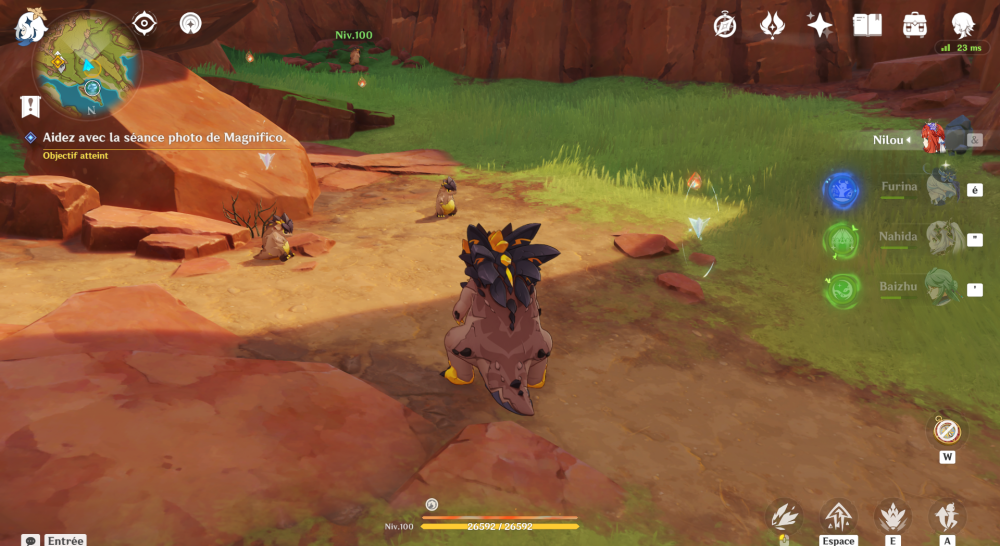Open the circular minimap
Image resolution: width=1000 pixels, height=546 pixels.
pos(87,65)
